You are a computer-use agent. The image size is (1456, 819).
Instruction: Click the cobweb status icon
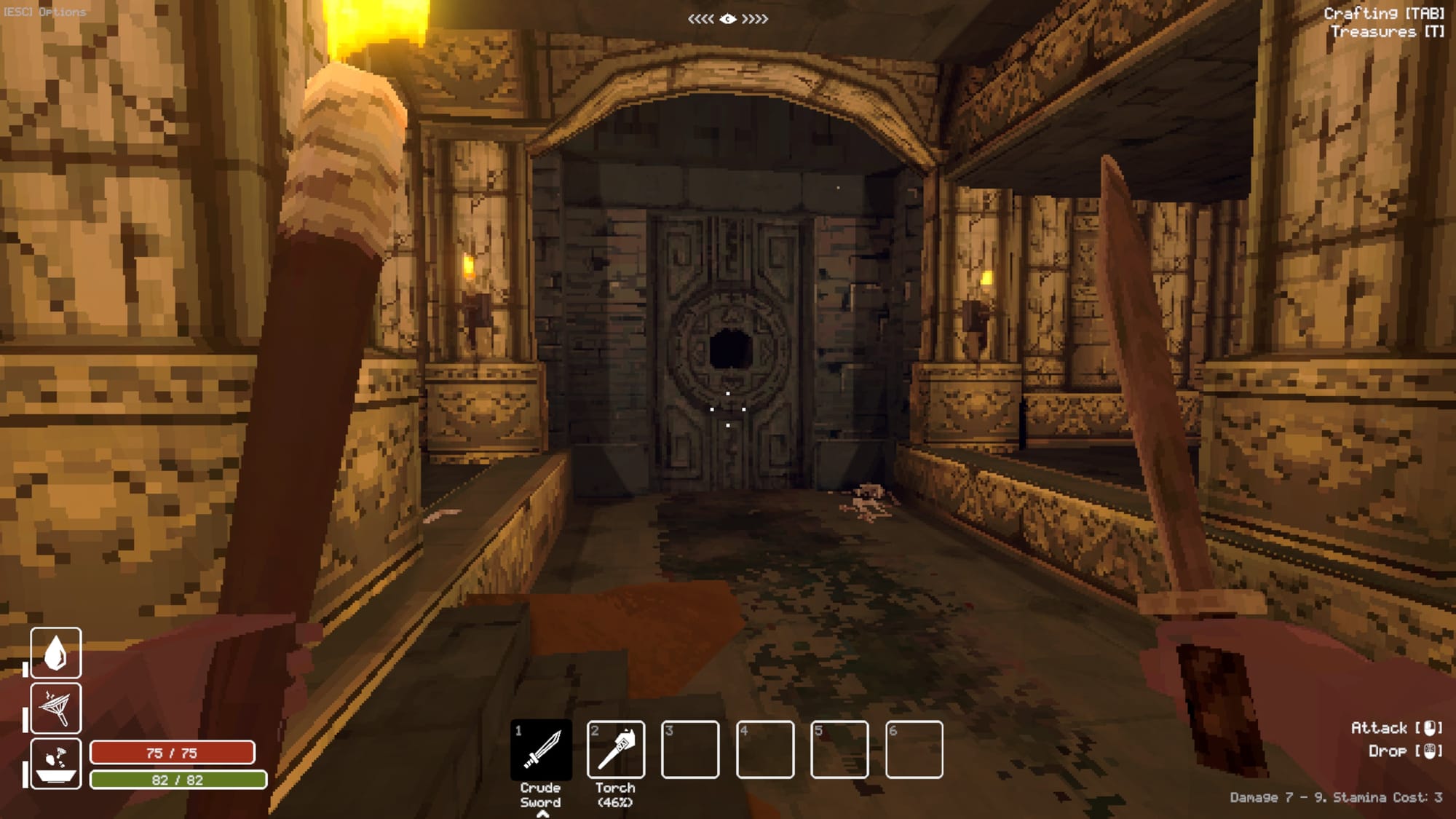point(56,708)
